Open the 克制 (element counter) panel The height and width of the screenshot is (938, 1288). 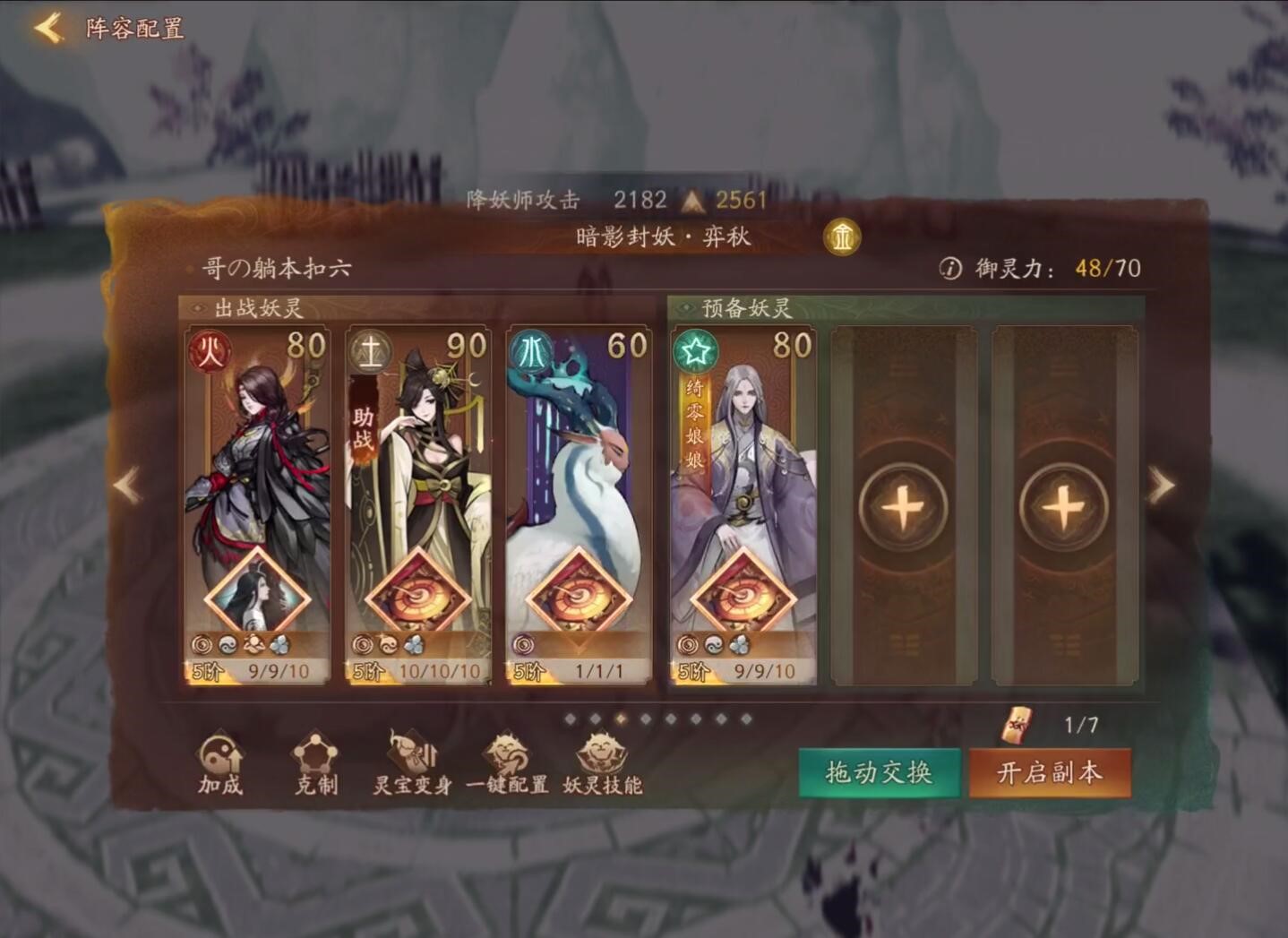click(x=315, y=766)
